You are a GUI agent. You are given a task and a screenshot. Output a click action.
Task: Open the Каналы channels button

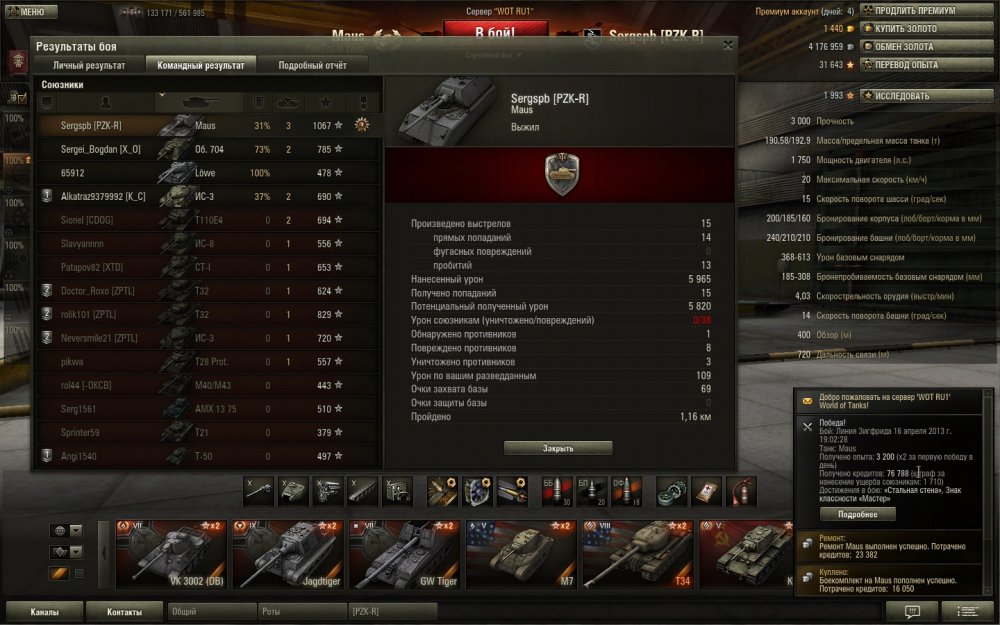43,611
